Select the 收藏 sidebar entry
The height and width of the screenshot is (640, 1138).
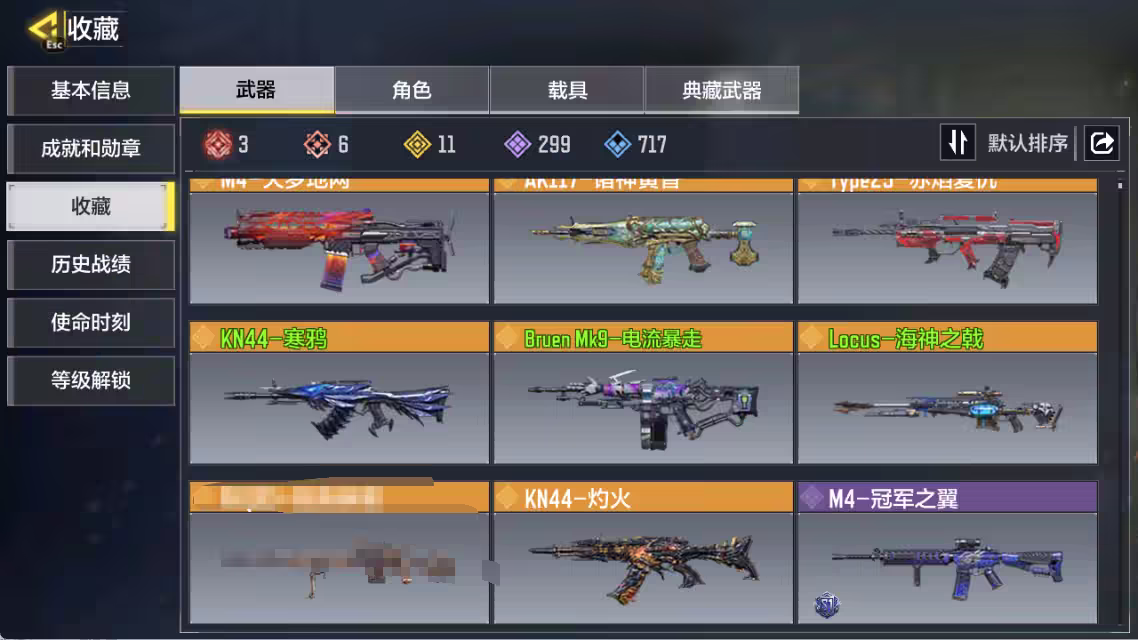point(91,207)
